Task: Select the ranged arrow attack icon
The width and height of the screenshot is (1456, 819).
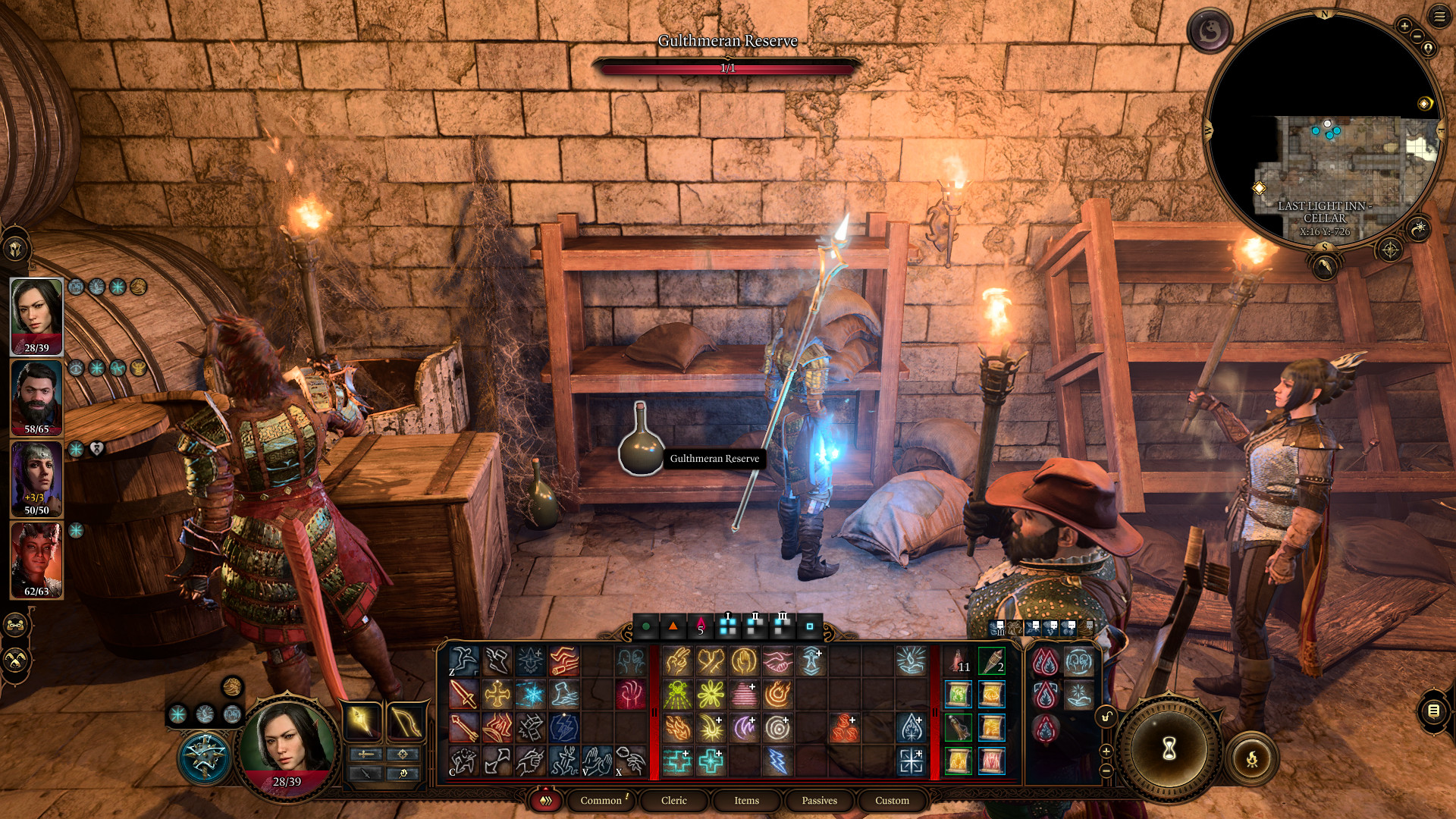Action: 463,727
